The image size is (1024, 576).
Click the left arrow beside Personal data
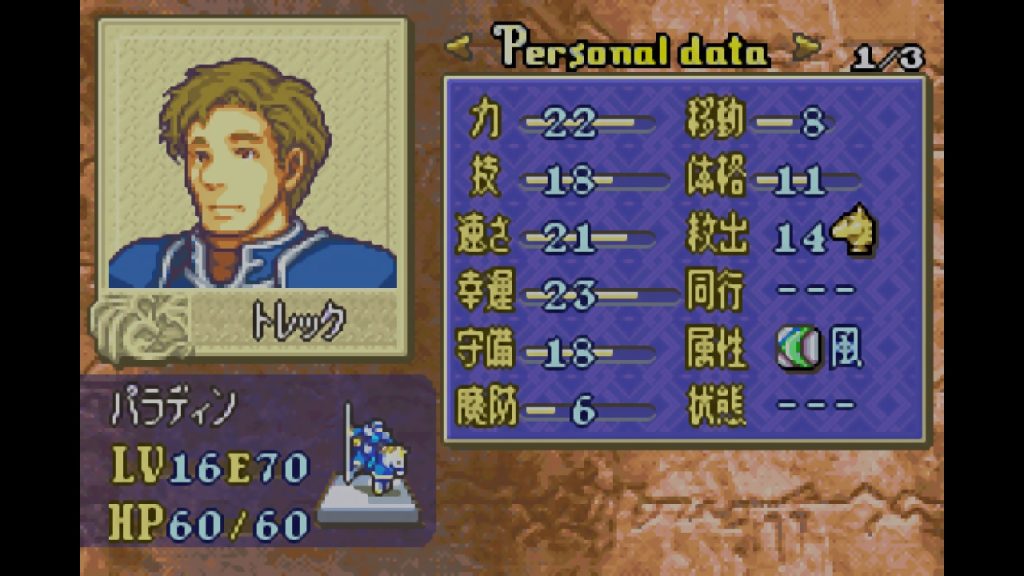tap(461, 46)
